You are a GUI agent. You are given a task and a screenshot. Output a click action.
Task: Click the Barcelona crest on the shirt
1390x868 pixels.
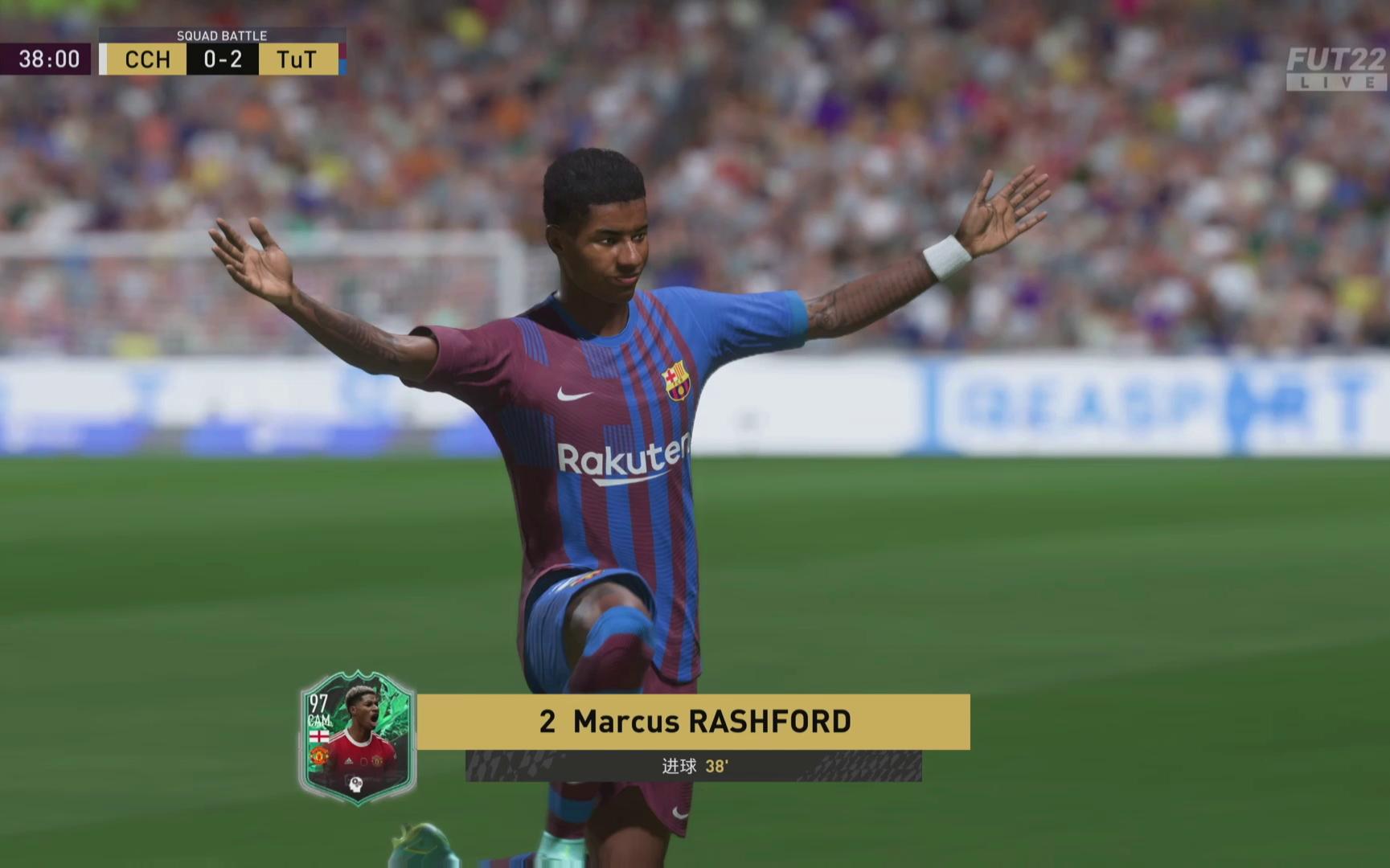pyautogui.click(x=675, y=379)
